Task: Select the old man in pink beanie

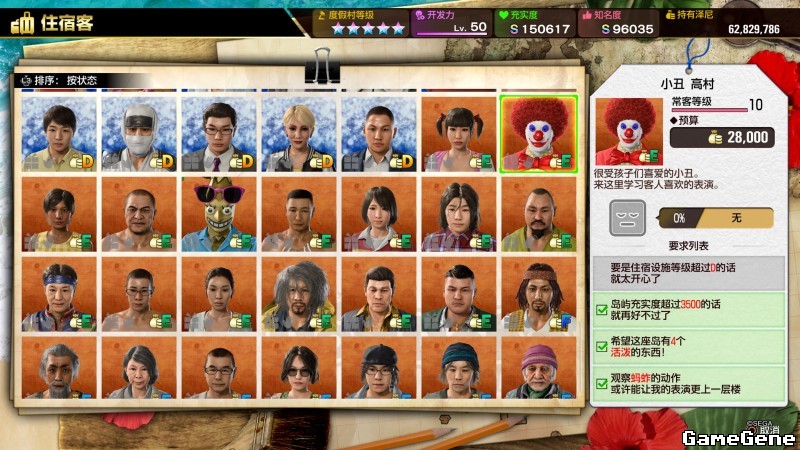Action: tap(538, 370)
